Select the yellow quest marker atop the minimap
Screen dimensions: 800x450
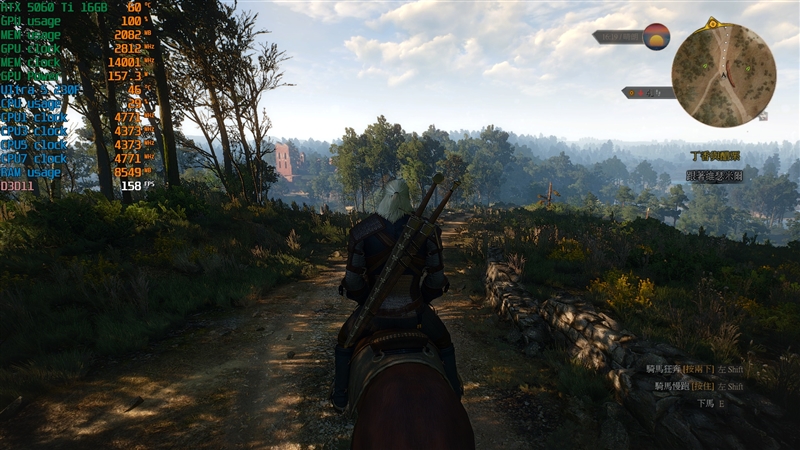pyautogui.click(x=712, y=23)
